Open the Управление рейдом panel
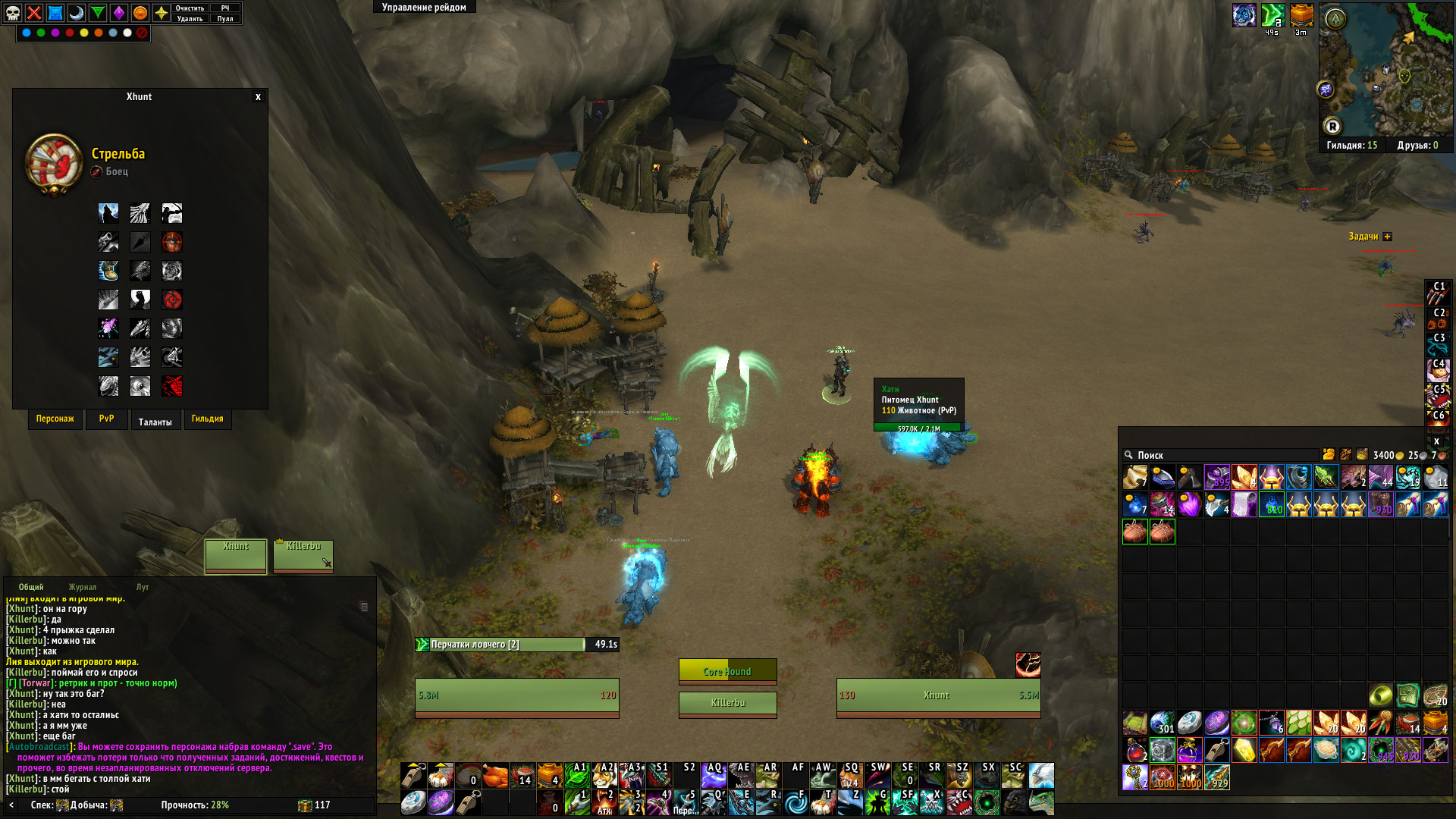Viewport: 1456px width, 819px height. [x=424, y=8]
